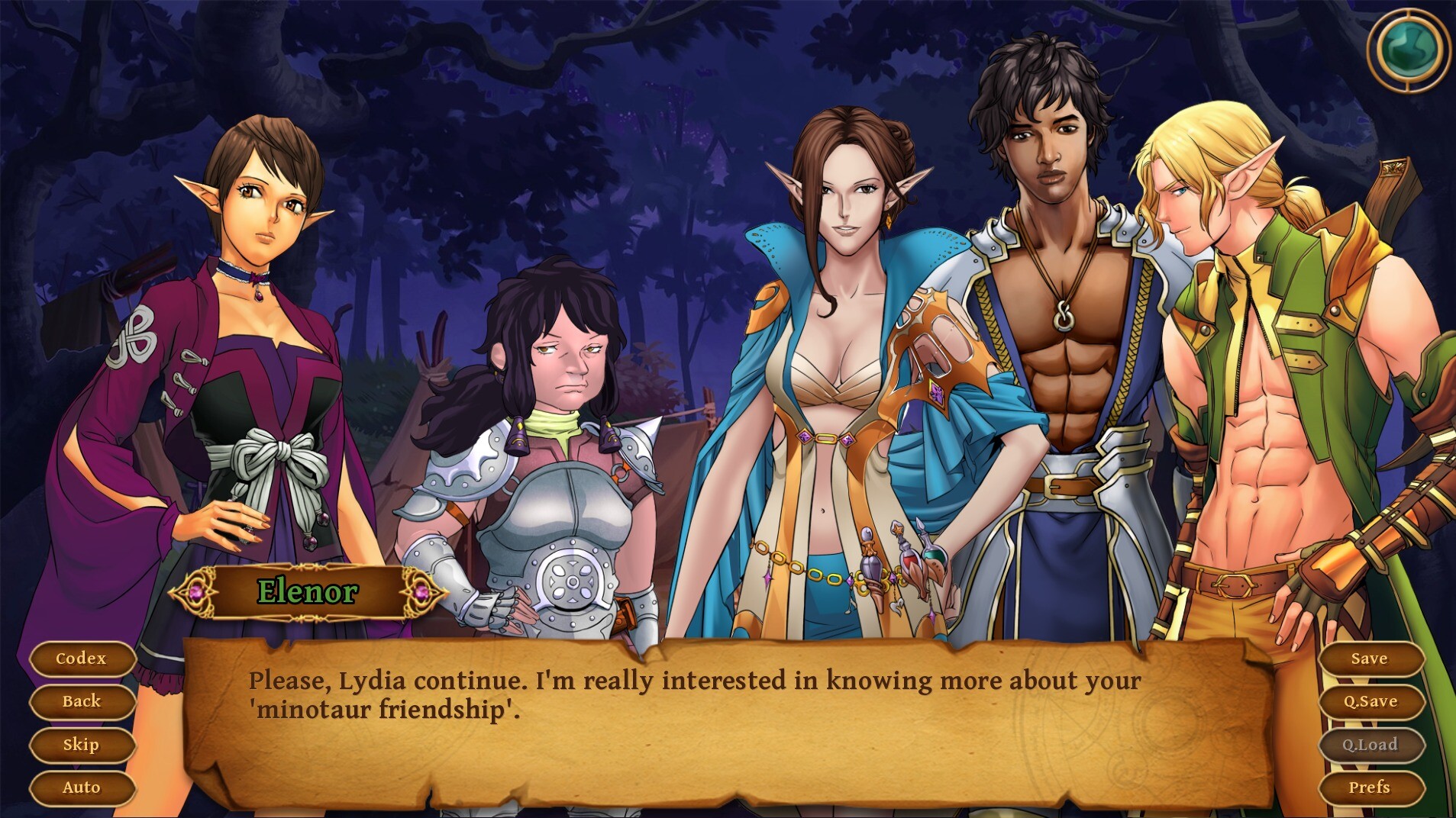Open the Prefs settings screen
The image size is (1456, 818).
coord(1370,787)
